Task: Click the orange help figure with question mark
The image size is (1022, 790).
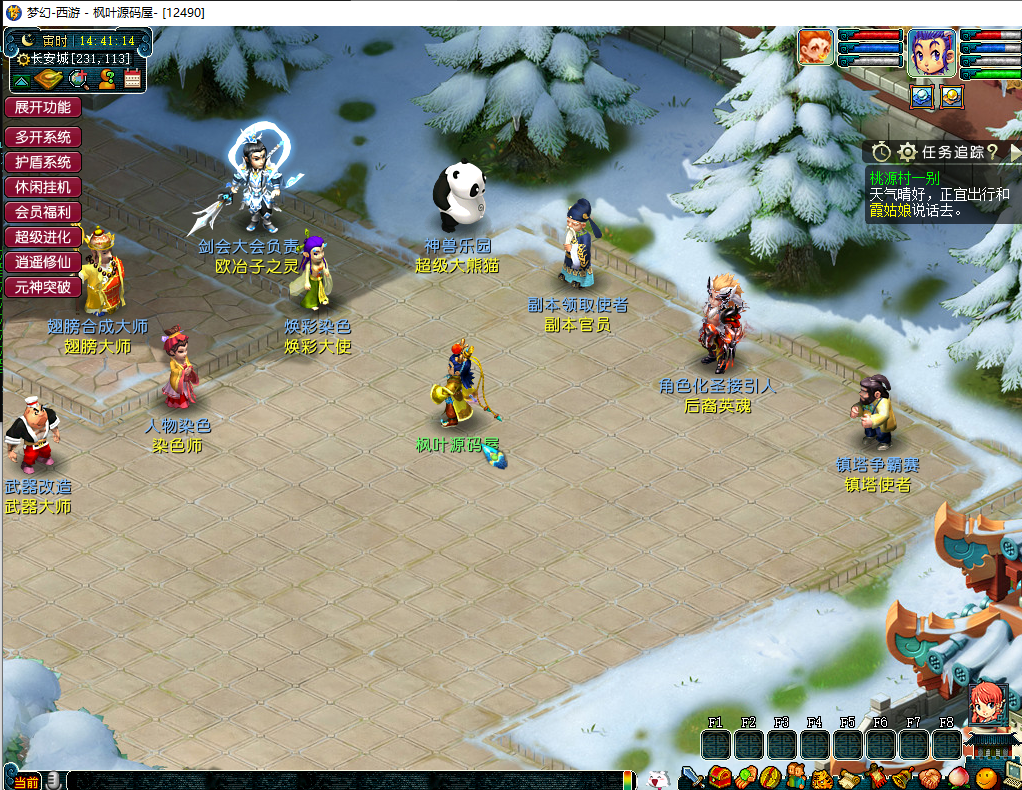Action: pyautogui.click(x=106, y=79)
